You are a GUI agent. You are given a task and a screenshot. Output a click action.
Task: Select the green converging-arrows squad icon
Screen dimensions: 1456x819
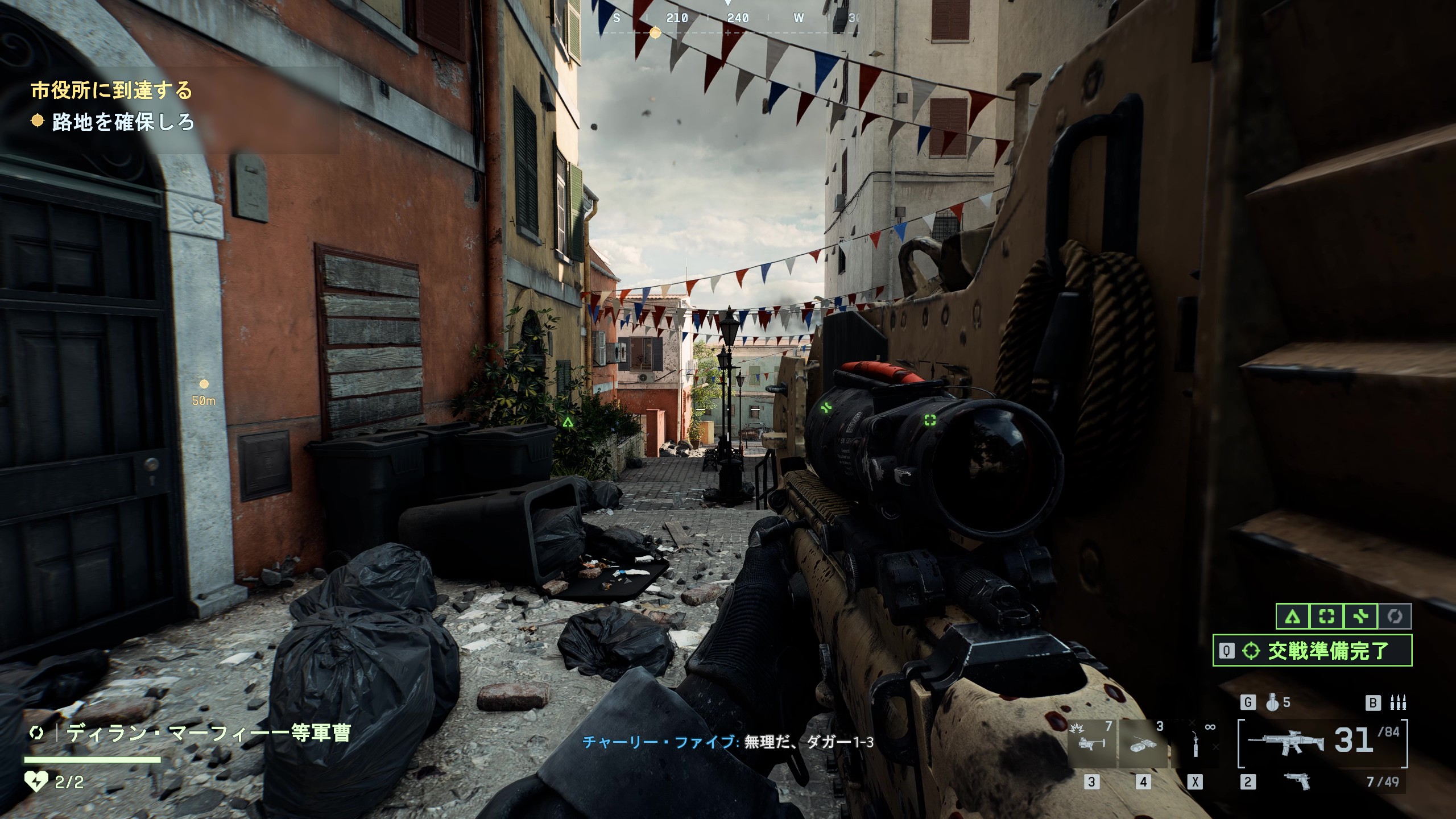(x=1360, y=617)
